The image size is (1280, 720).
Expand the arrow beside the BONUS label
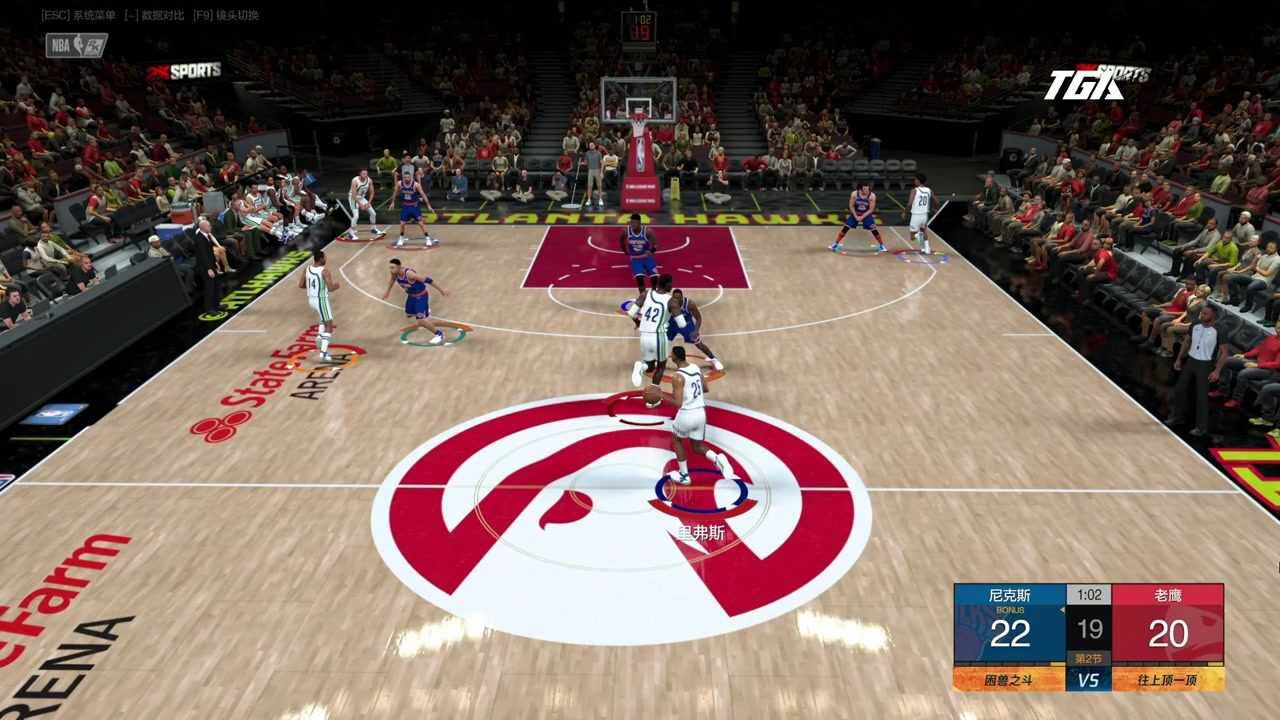pos(1062,610)
